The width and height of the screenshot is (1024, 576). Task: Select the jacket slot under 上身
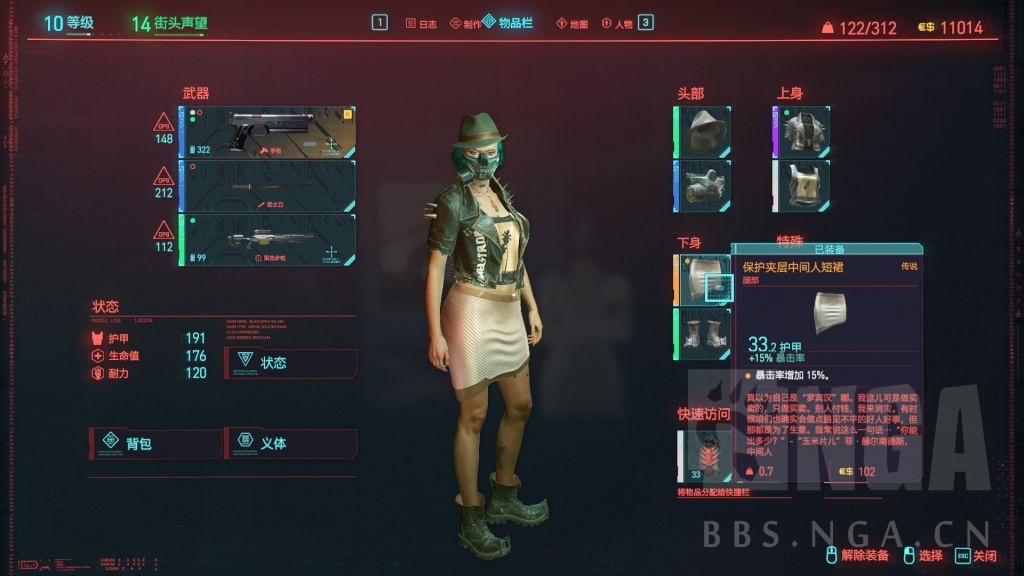(x=804, y=130)
